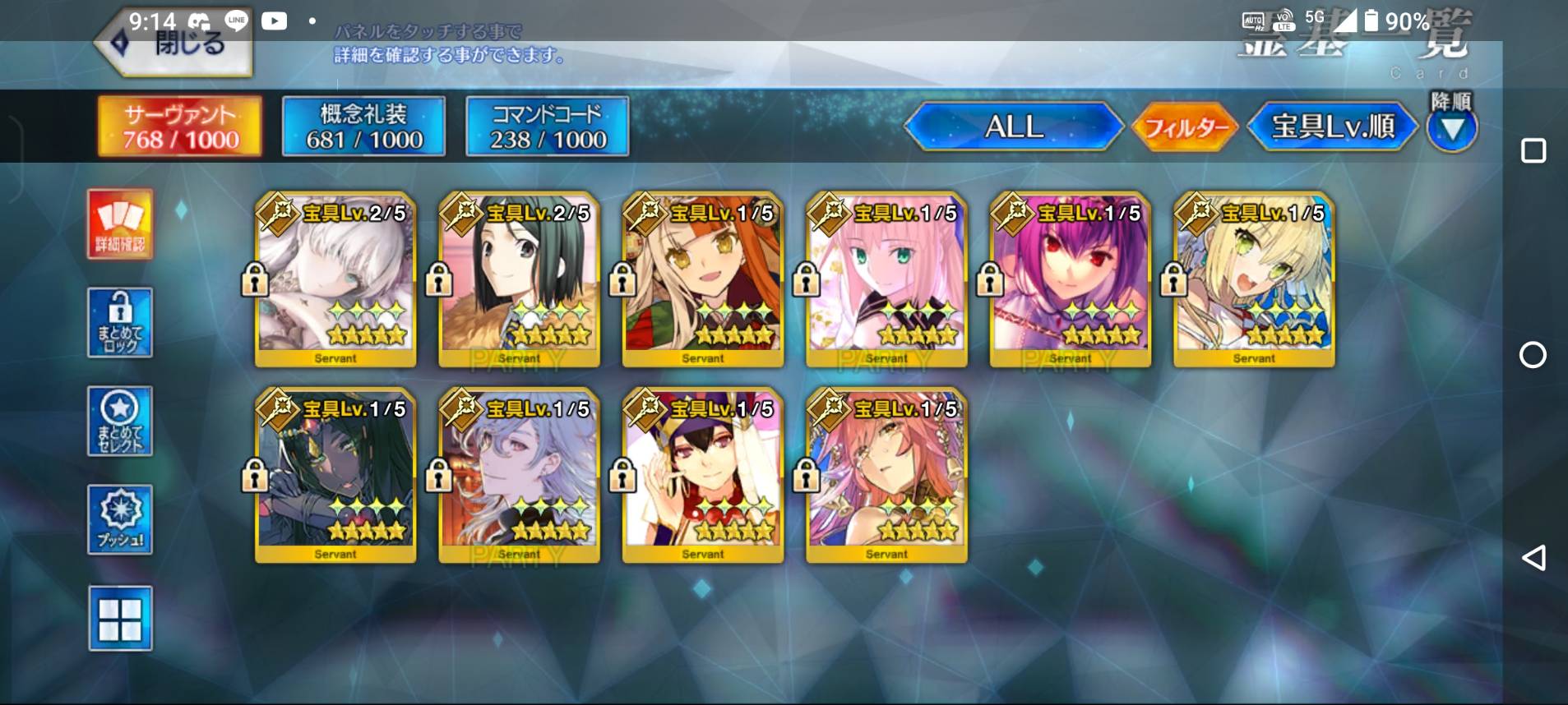The image size is (1568, 705).
Task: Tap the まとめてセレクト star button
Action: (x=120, y=421)
